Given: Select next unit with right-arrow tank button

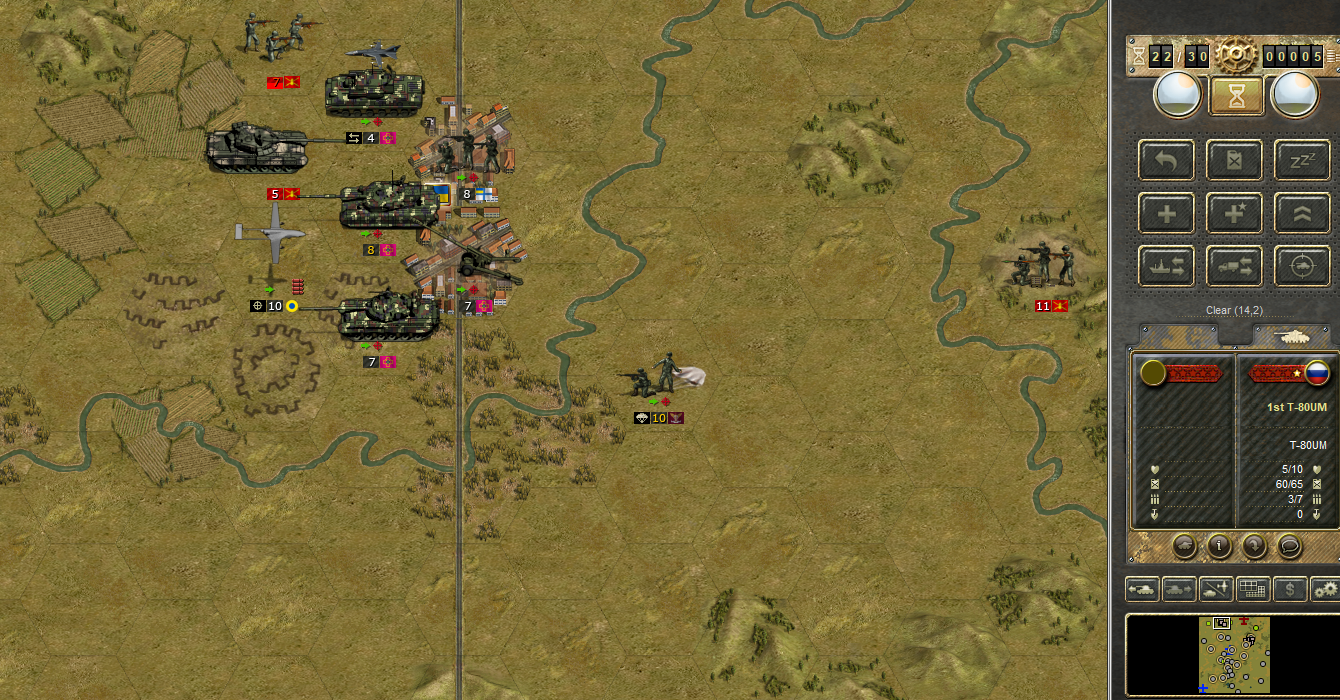Looking at the screenshot, I should 1179,589.
